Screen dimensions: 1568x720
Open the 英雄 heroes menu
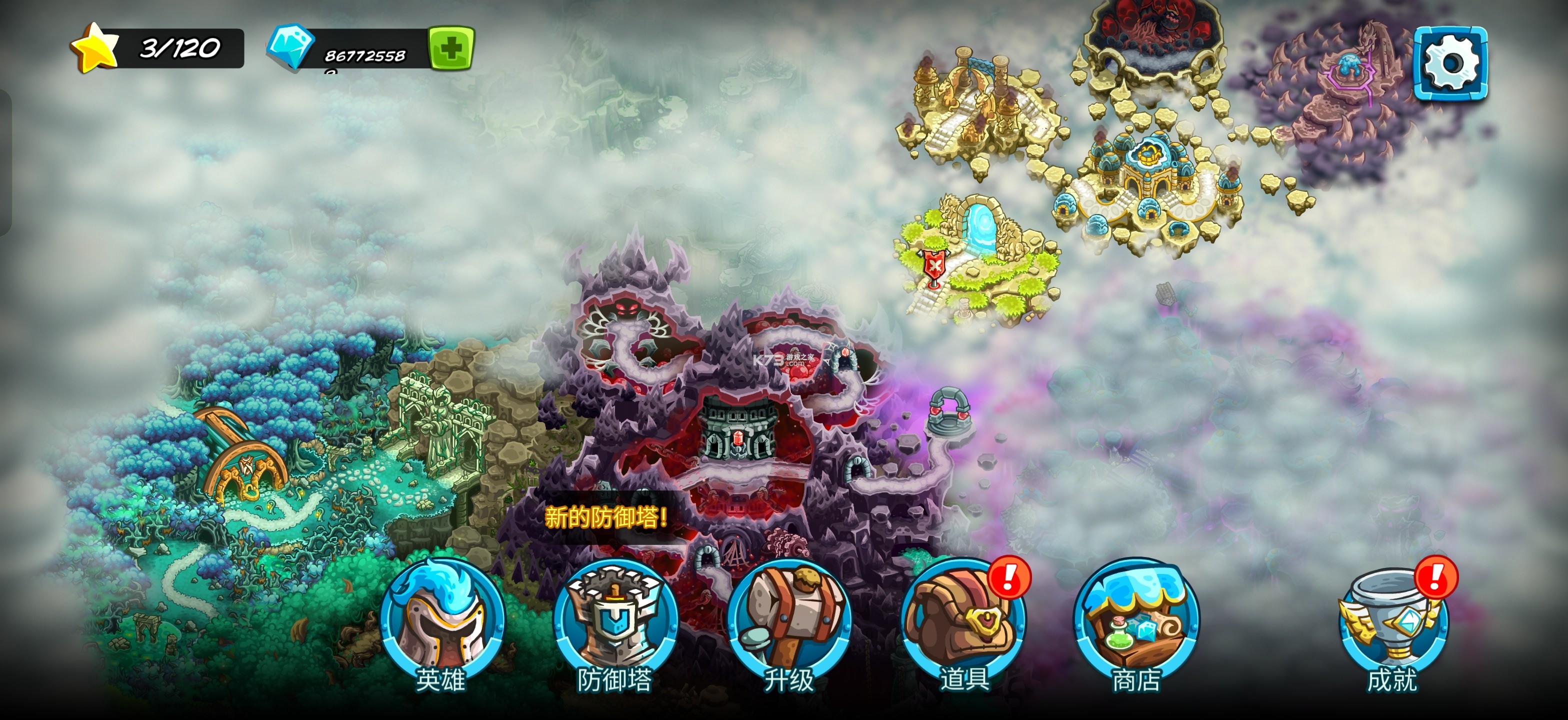[x=443, y=621]
